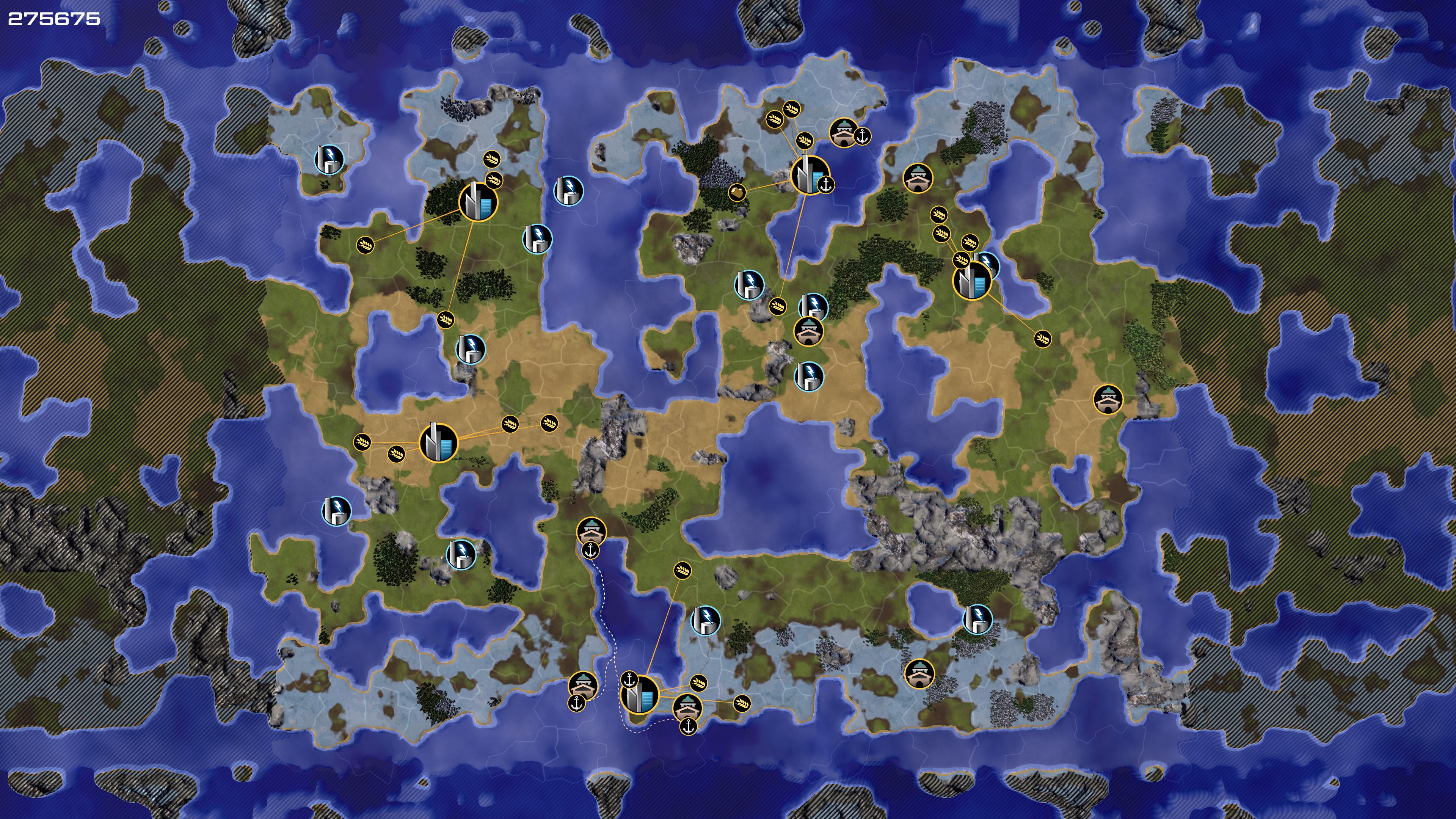Select the power station on the small northwestern island
This screenshot has height=819, width=1456.
(x=329, y=159)
